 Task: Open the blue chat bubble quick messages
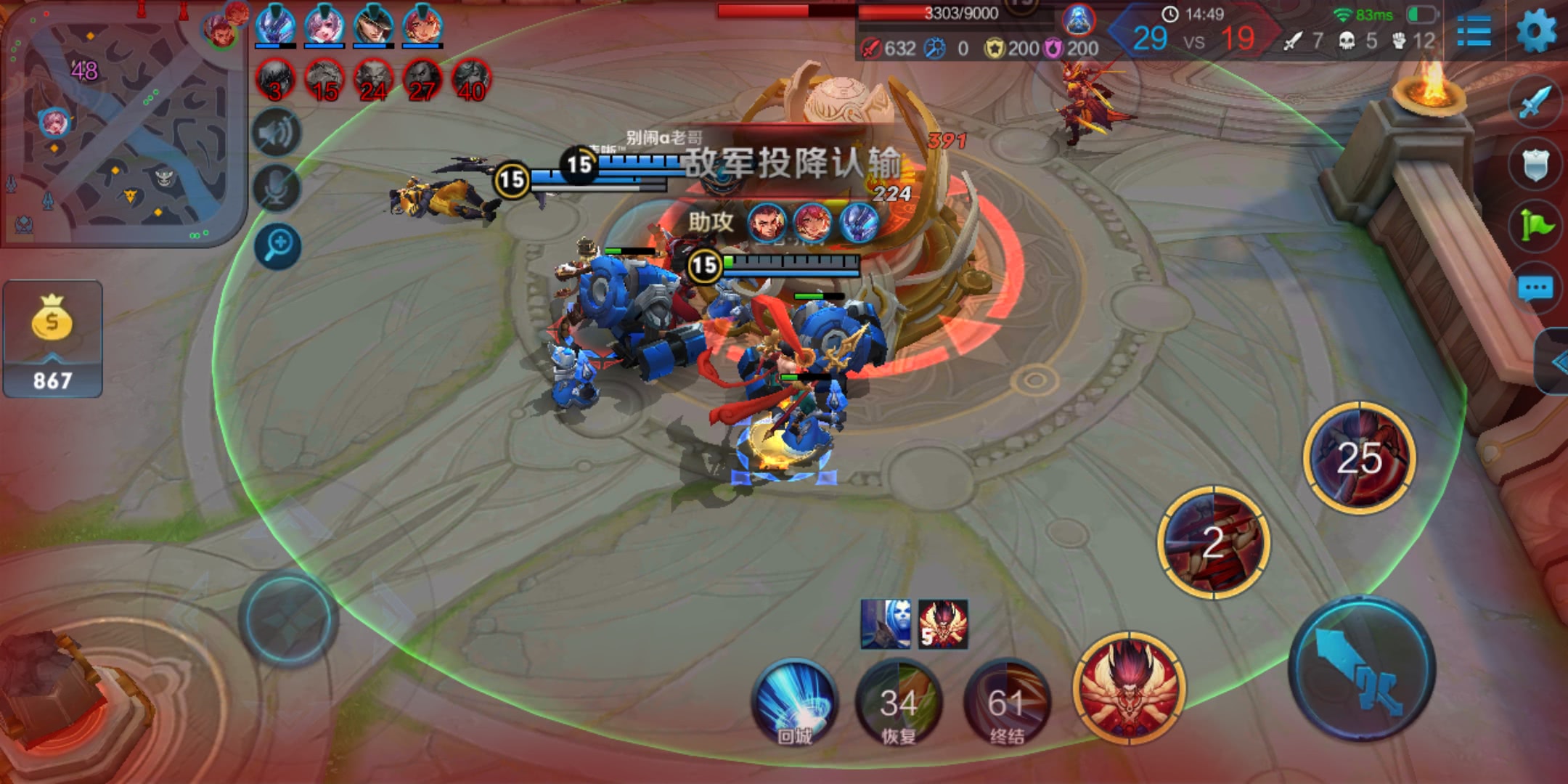click(x=1535, y=289)
